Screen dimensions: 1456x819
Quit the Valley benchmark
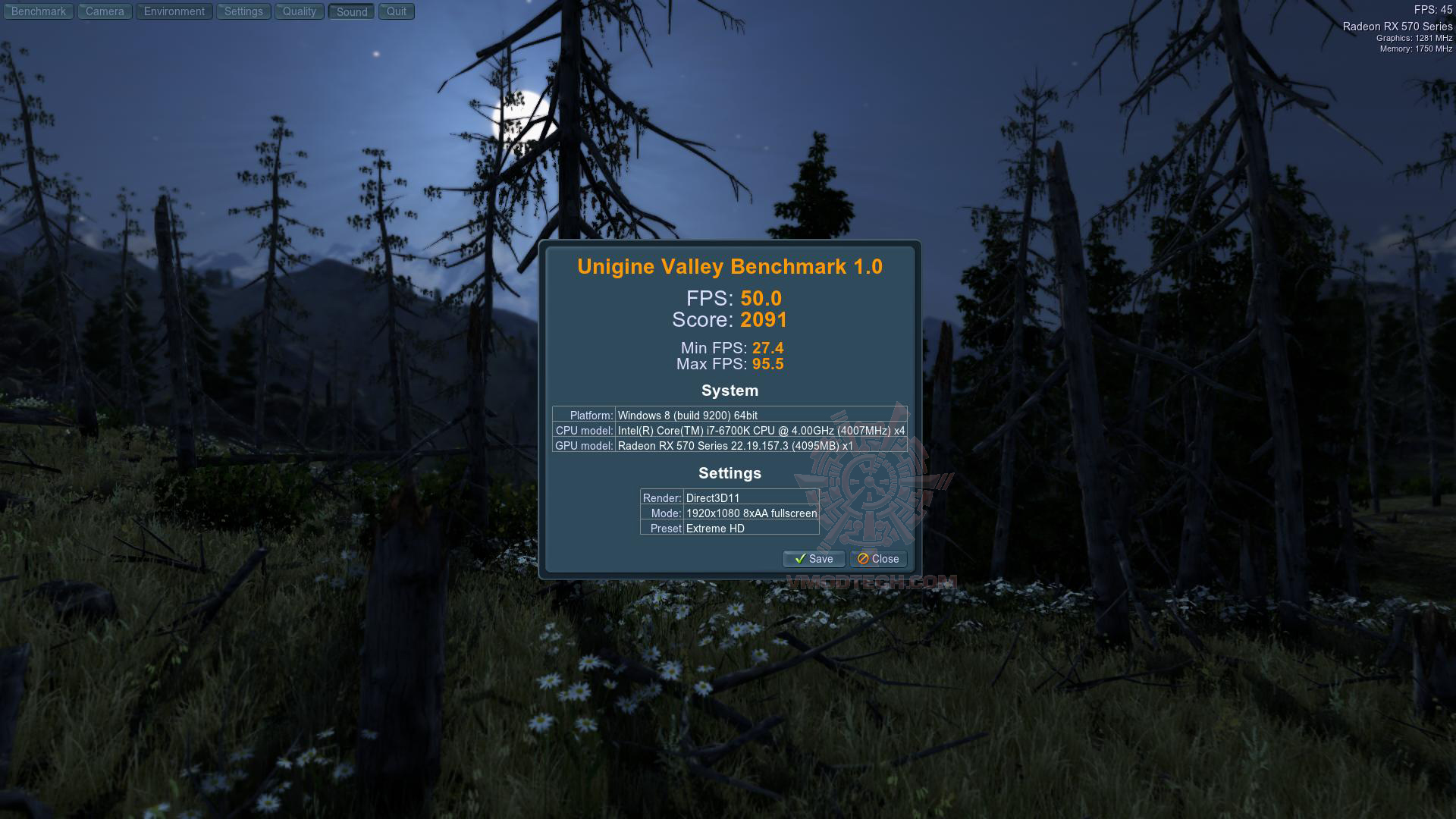click(397, 11)
